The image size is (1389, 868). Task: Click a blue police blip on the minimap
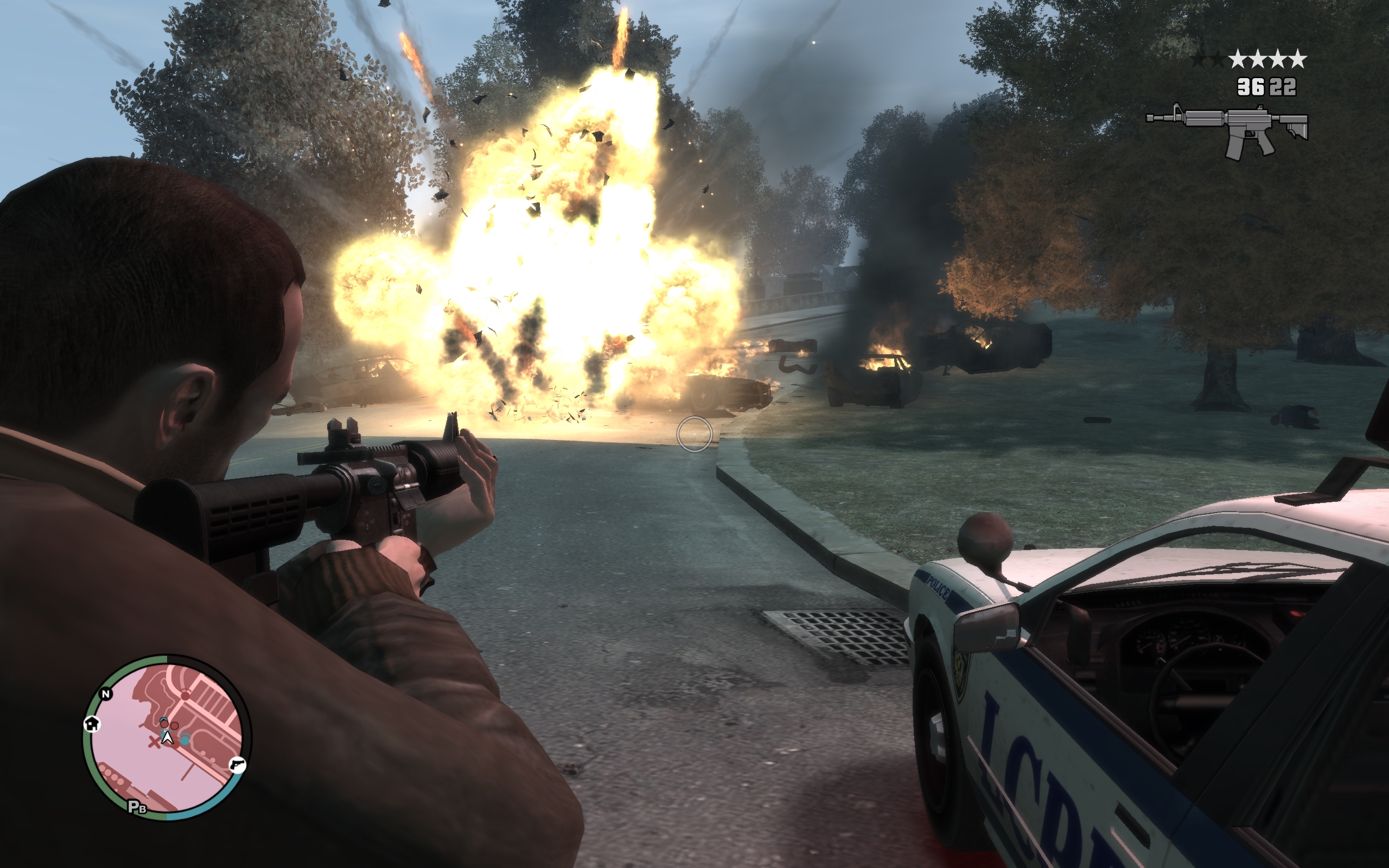(185, 740)
